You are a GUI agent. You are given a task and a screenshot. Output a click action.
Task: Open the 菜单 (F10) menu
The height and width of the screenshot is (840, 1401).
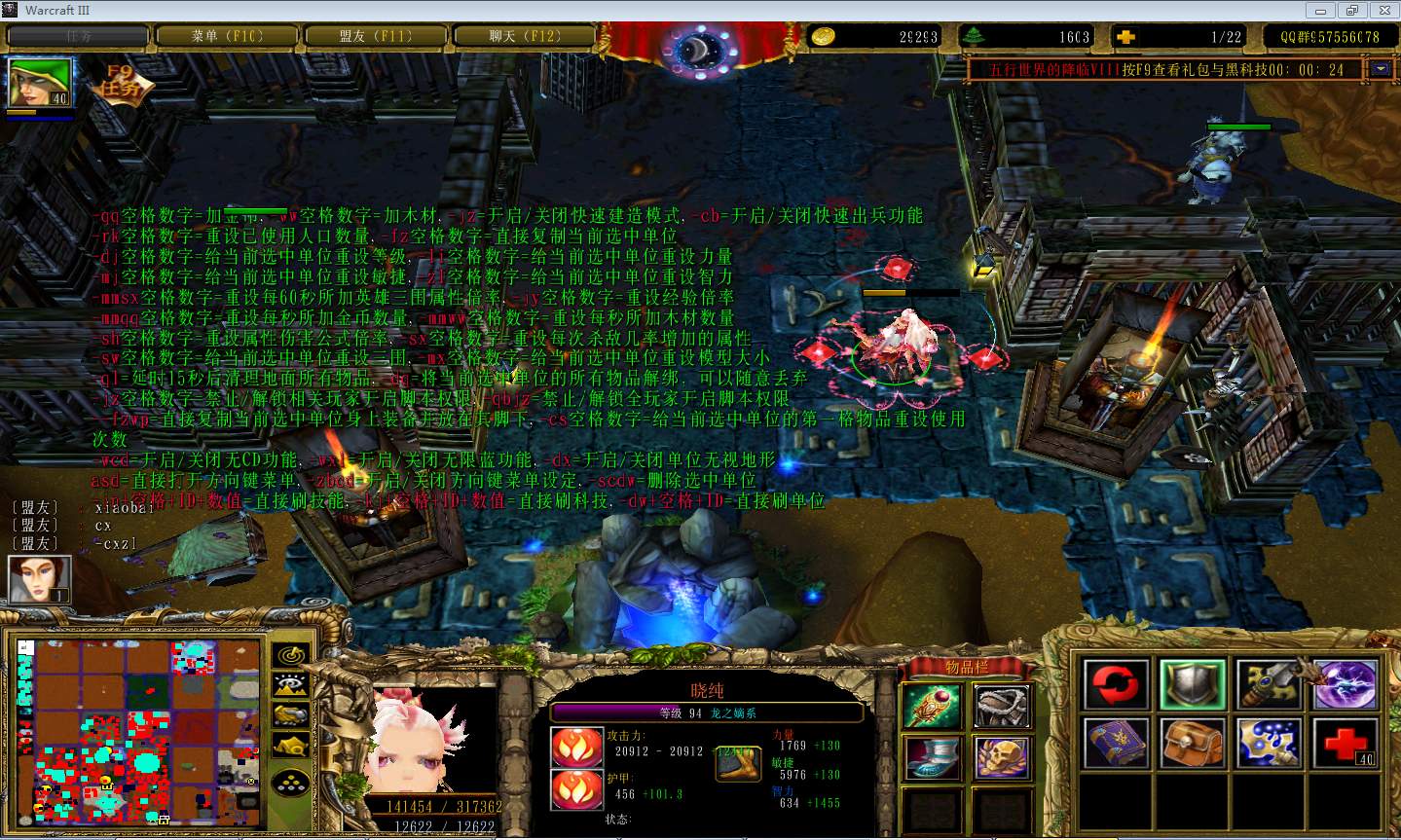227,36
